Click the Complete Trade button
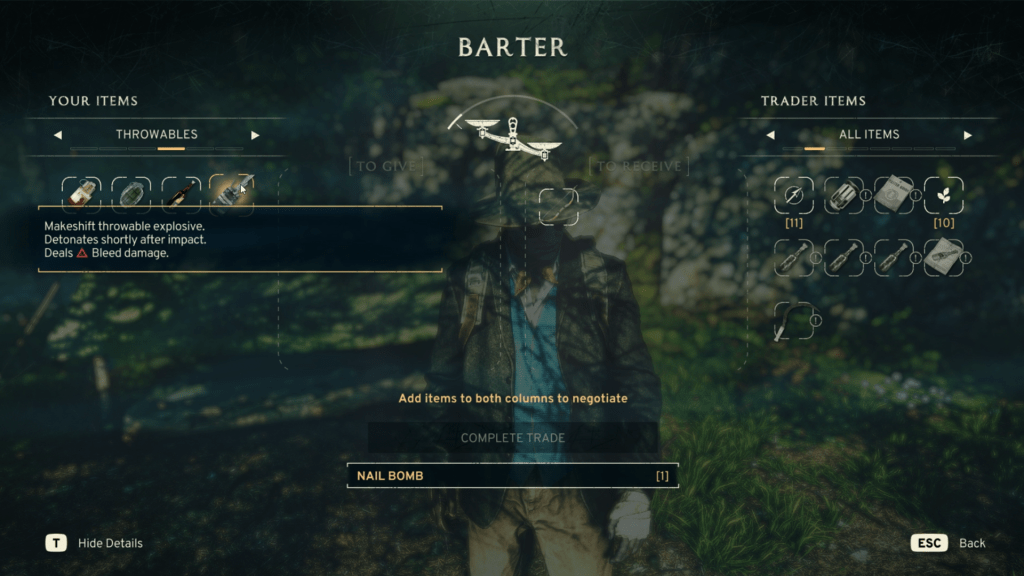 tap(512, 438)
